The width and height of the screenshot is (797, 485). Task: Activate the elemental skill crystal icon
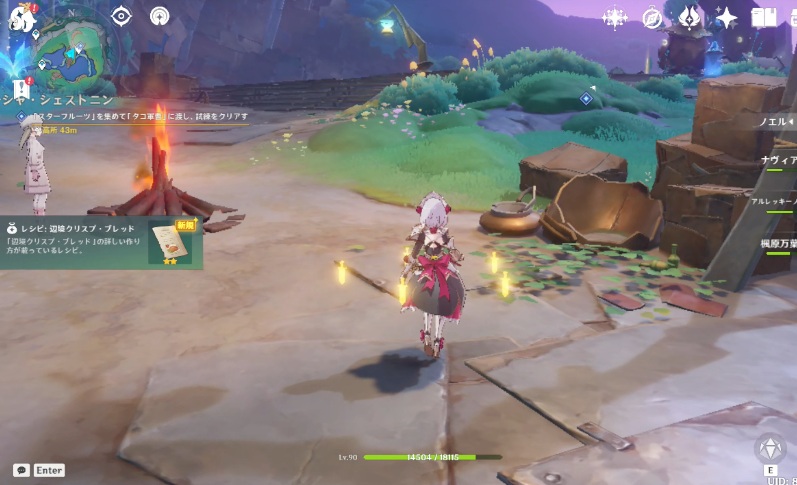click(770, 449)
